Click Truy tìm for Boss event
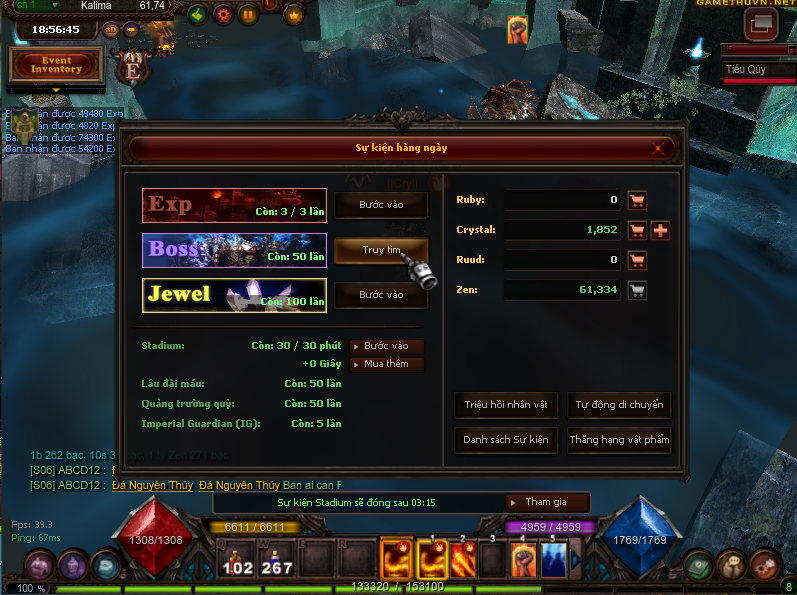The width and height of the screenshot is (797, 595). (381, 250)
